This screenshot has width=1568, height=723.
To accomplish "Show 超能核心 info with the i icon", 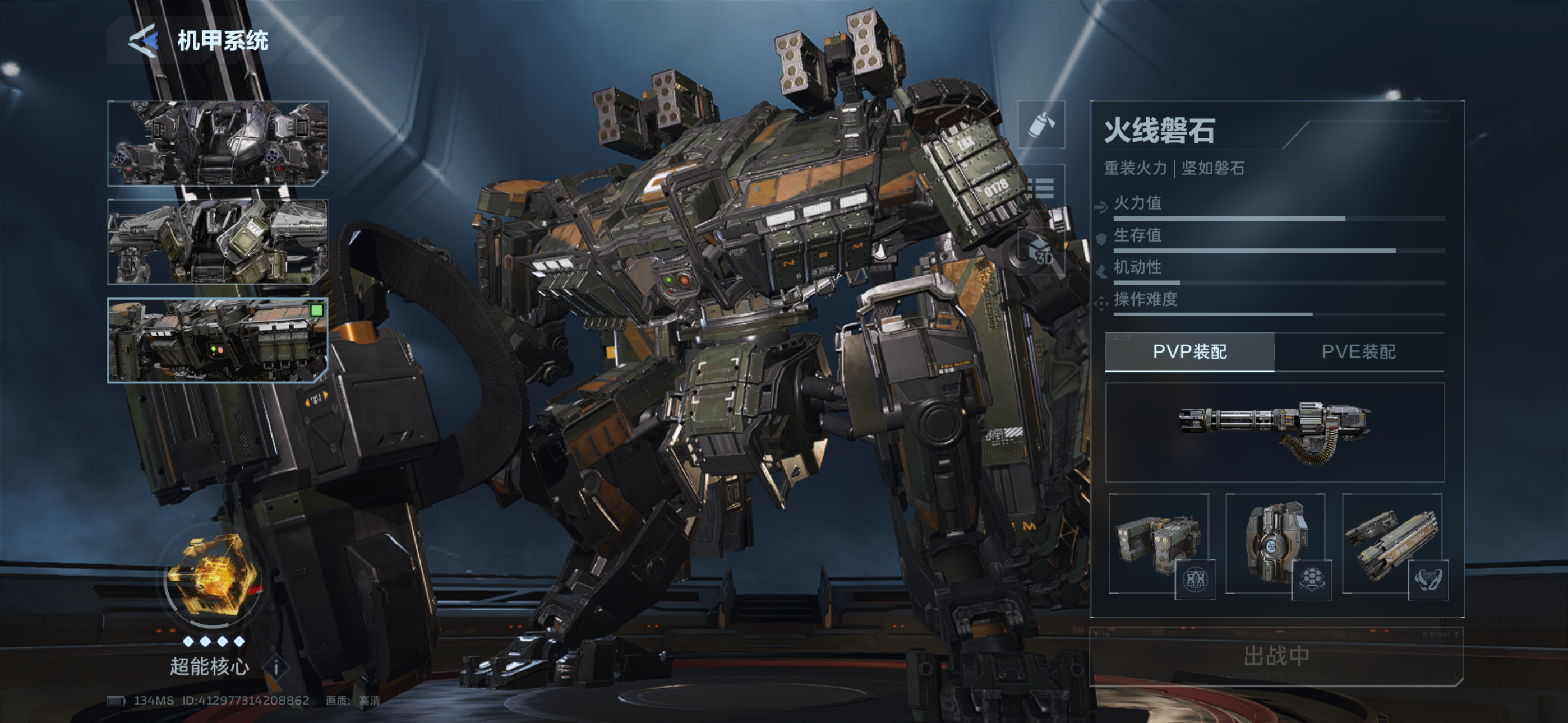I will [x=276, y=668].
